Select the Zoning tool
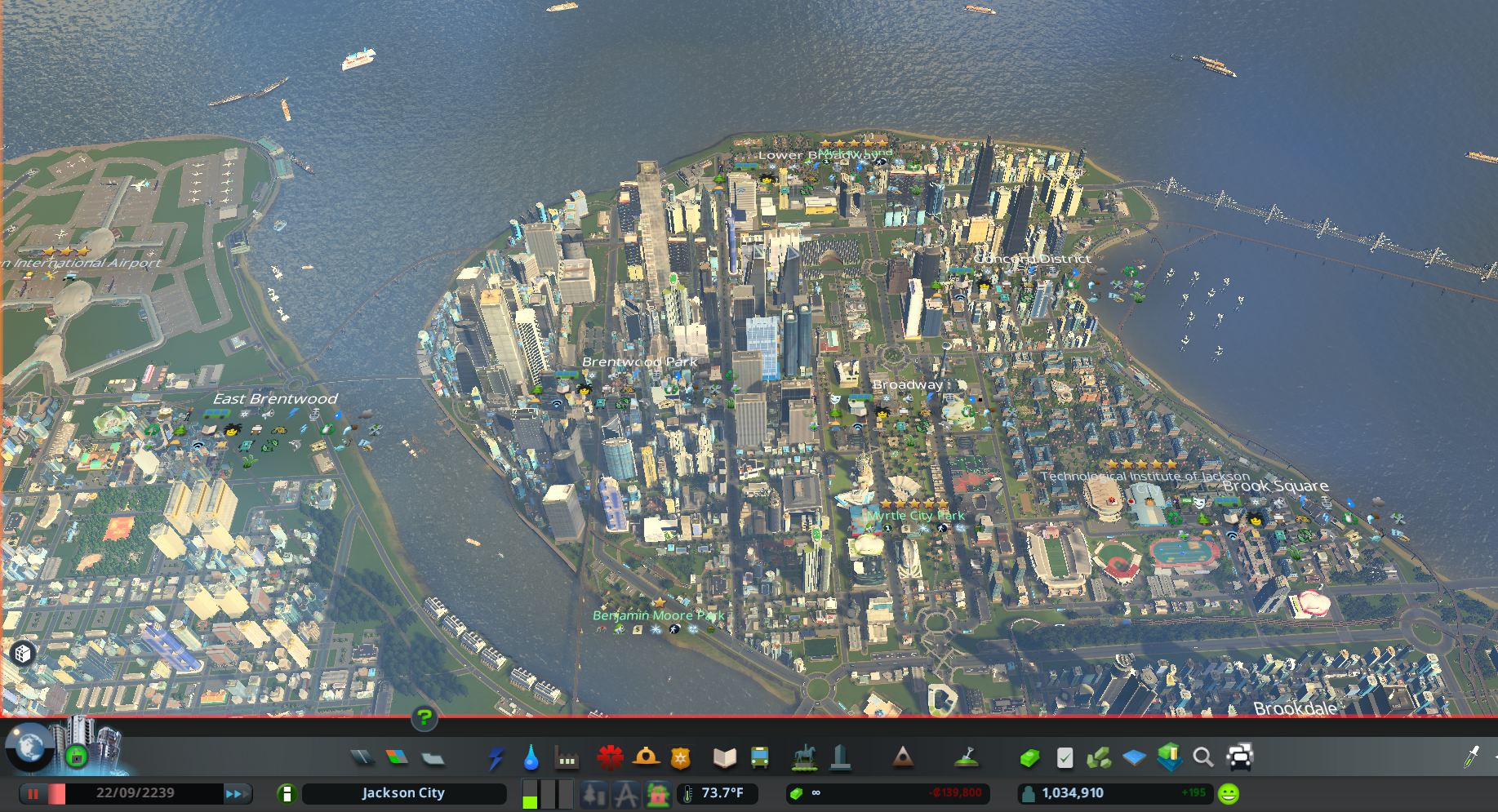The image size is (1498, 812). pos(398,757)
